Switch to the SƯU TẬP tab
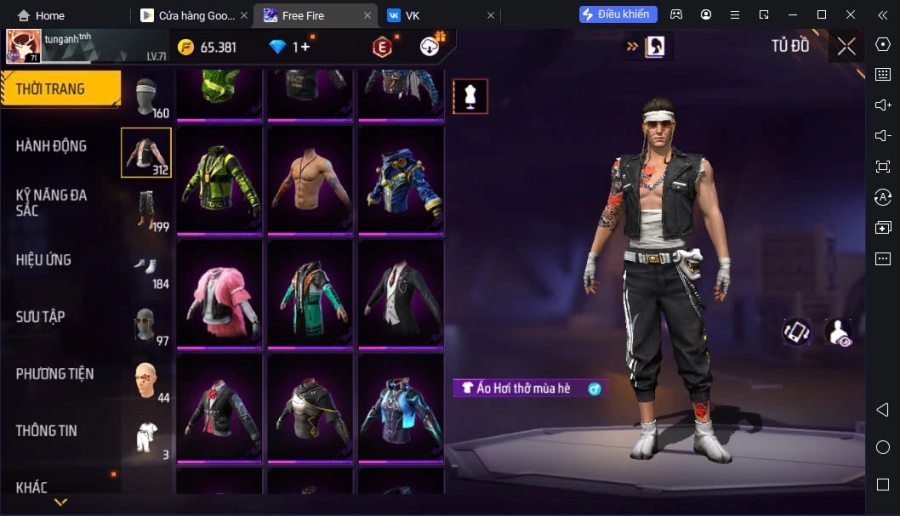The width and height of the screenshot is (900, 516). pos(40,317)
